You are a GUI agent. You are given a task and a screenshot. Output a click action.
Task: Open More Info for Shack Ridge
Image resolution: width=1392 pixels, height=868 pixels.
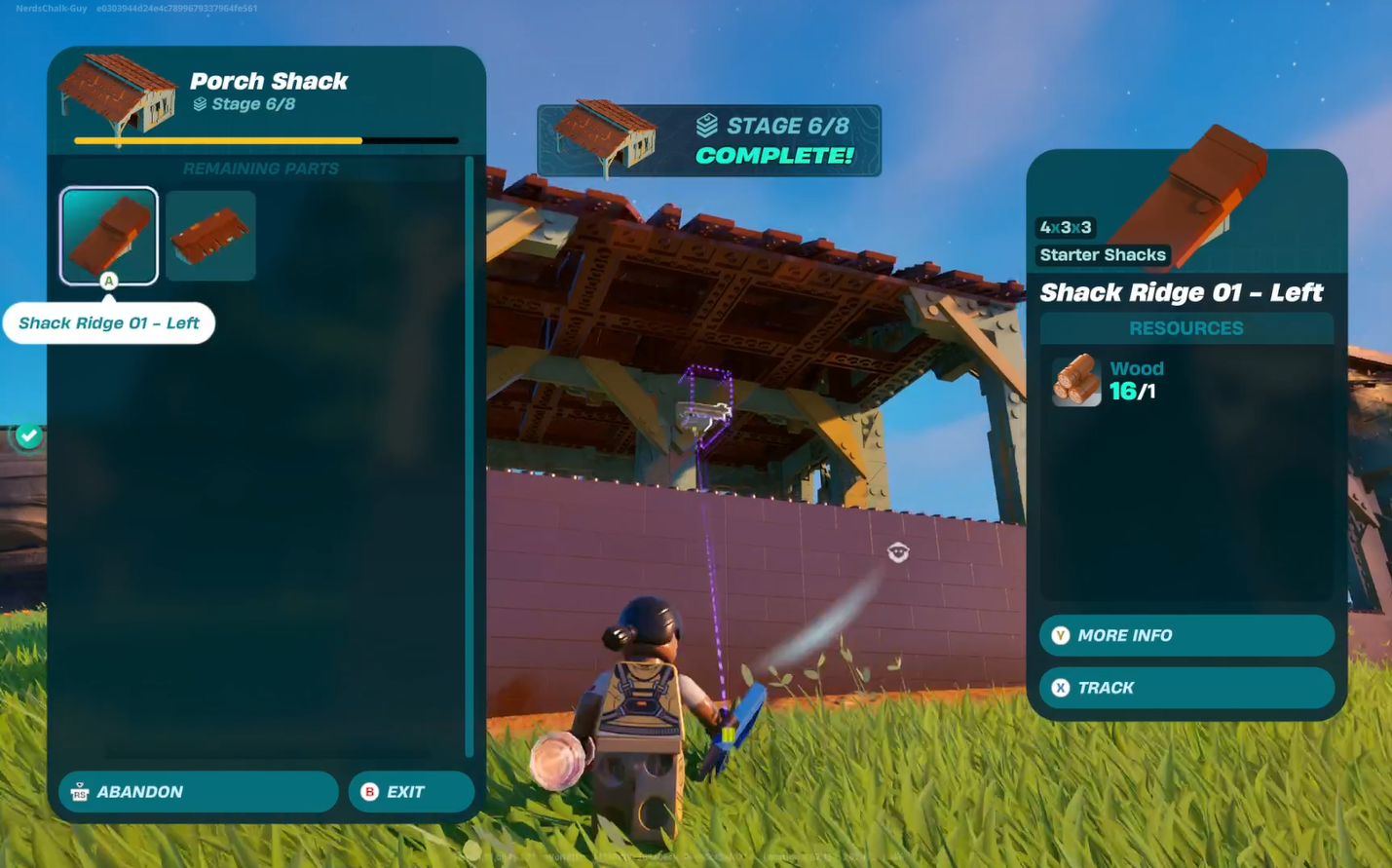[x=1185, y=635]
